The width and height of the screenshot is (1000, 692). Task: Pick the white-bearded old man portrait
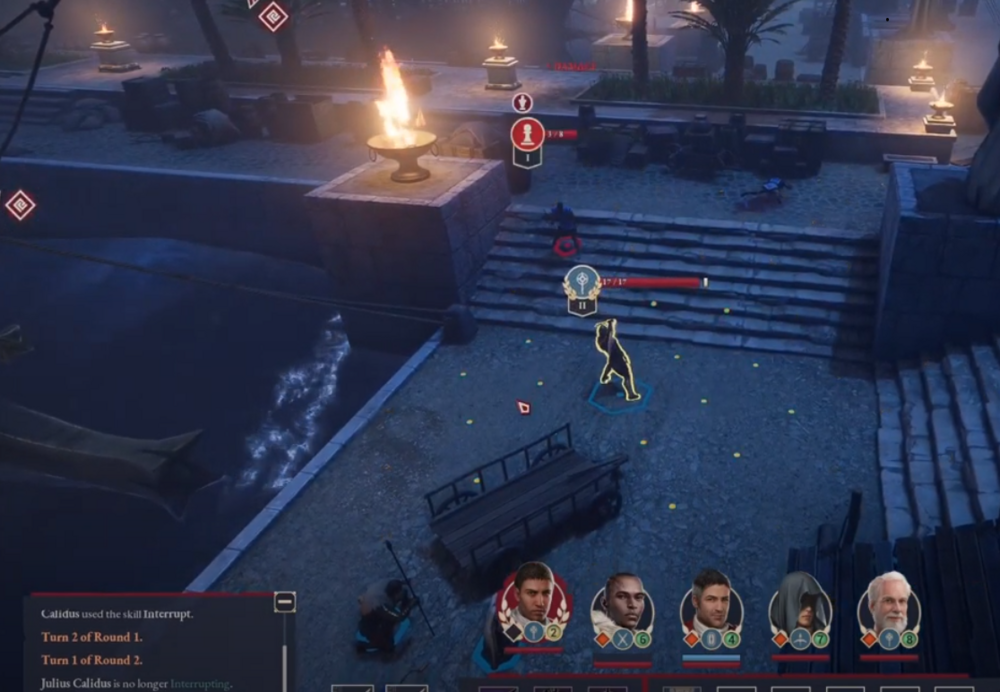pyautogui.click(x=888, y=601)
